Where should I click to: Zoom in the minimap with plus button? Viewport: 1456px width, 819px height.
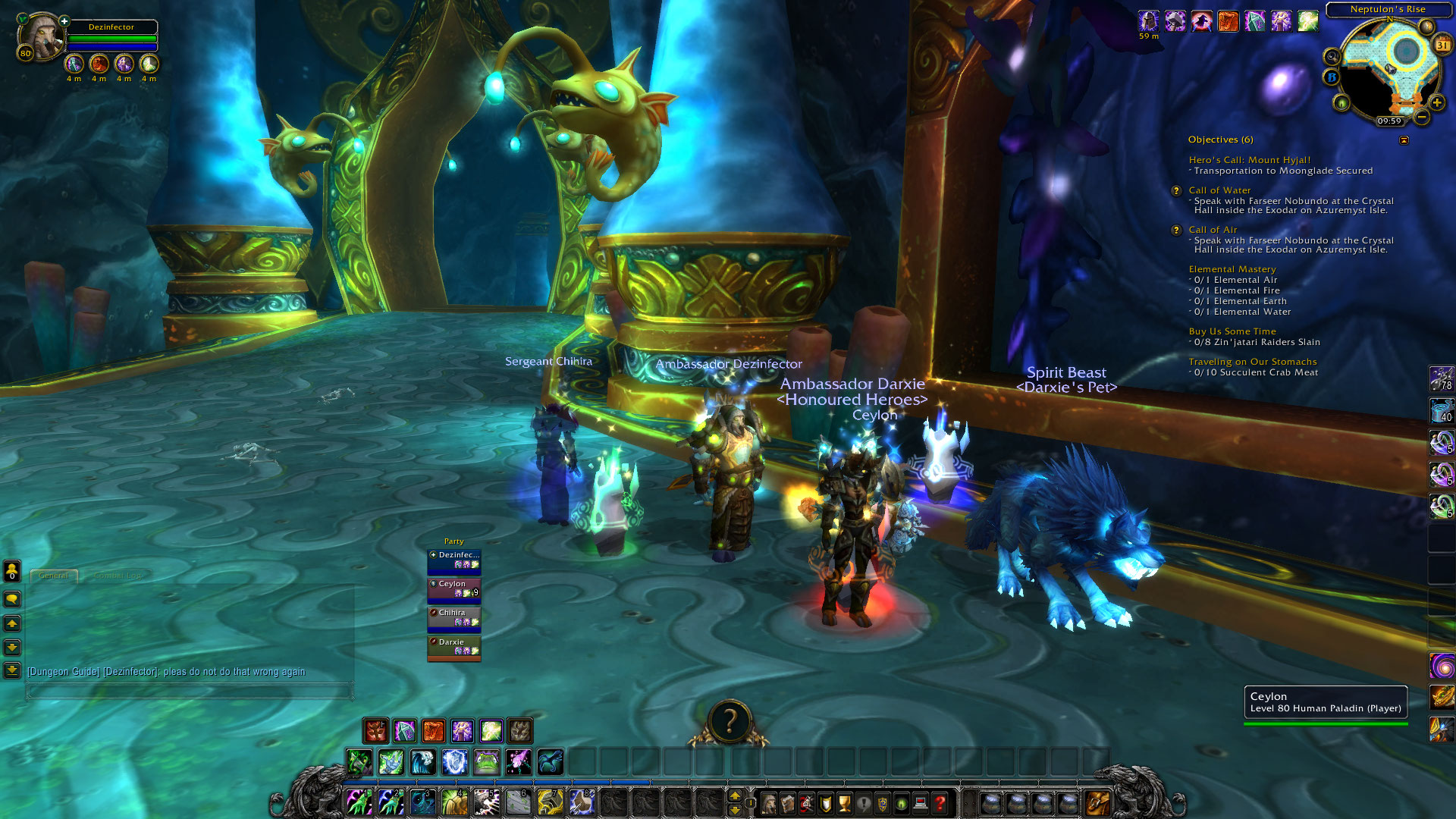1436,102
